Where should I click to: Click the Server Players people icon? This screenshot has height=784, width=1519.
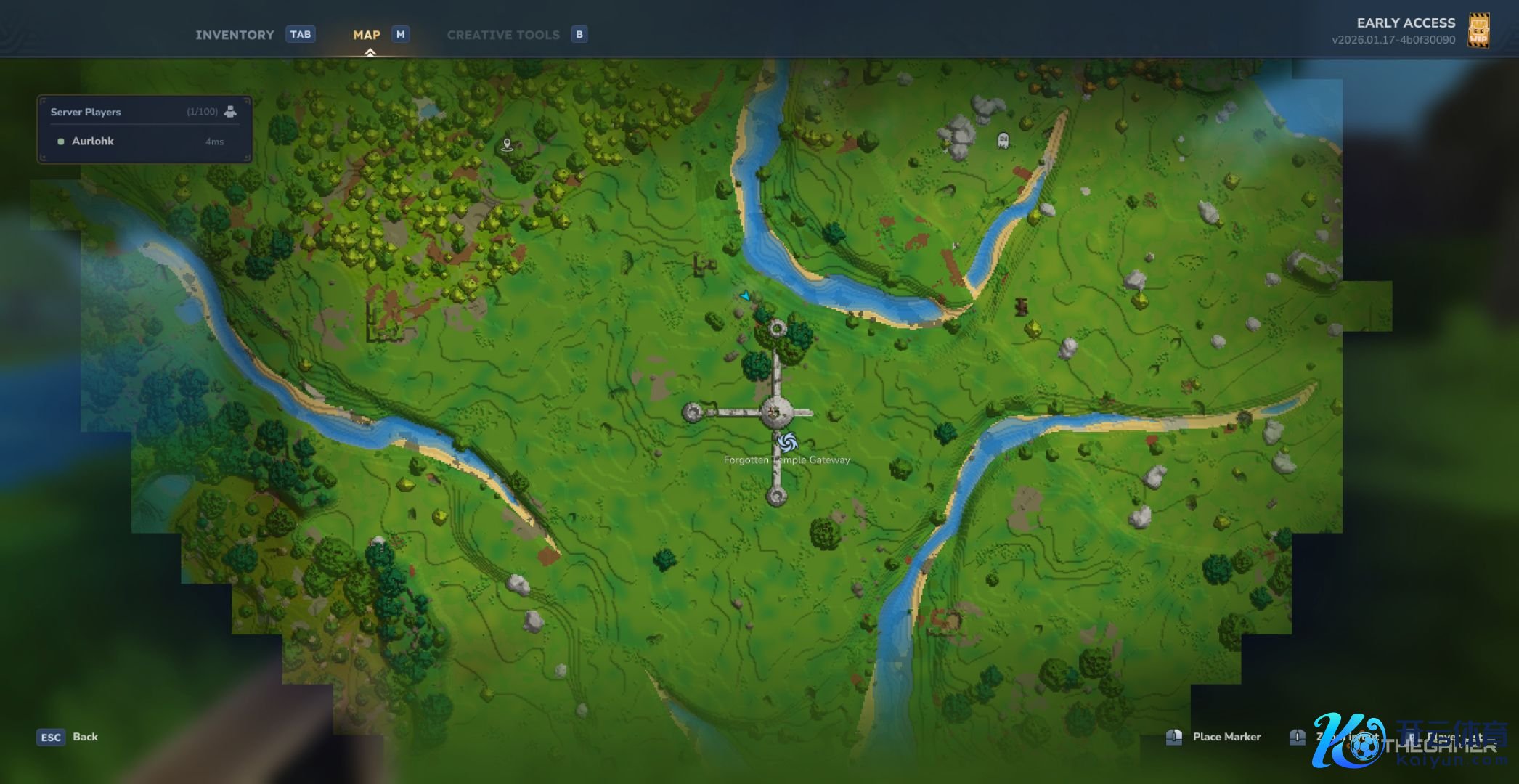pyautogui.click(x=230, y=112)
